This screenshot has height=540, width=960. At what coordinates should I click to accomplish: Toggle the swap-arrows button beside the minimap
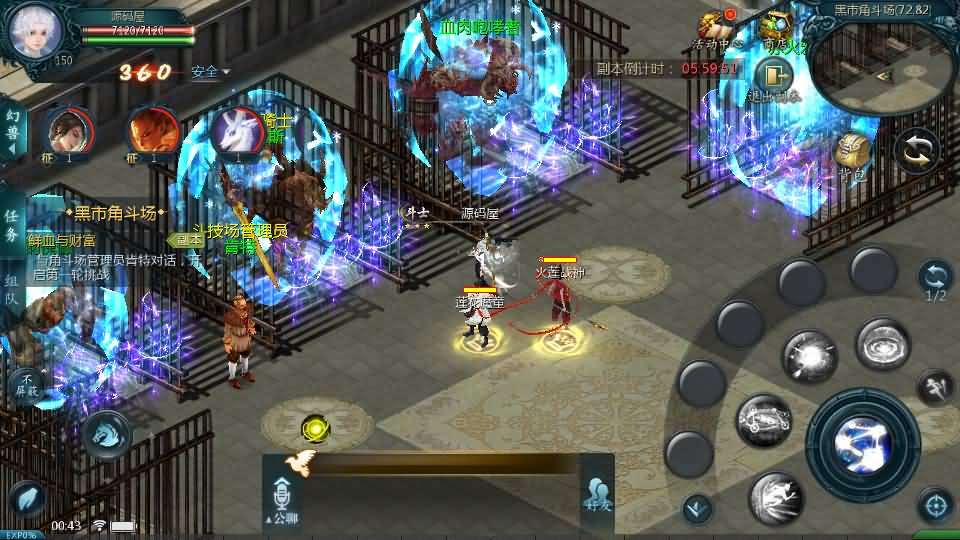click(916, 151)
